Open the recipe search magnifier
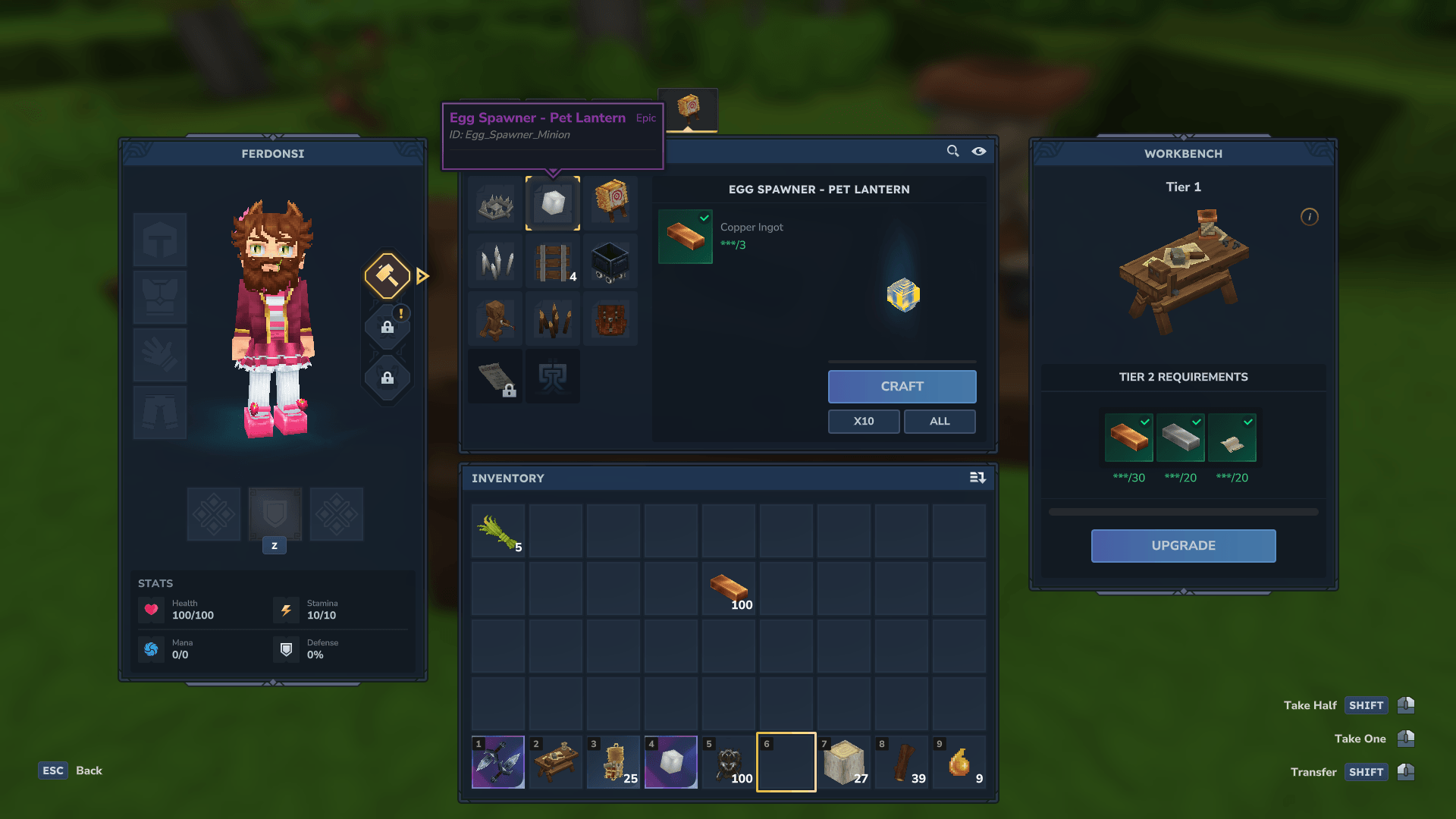This screenshot has width=1456, height=819. coord(952,151)
